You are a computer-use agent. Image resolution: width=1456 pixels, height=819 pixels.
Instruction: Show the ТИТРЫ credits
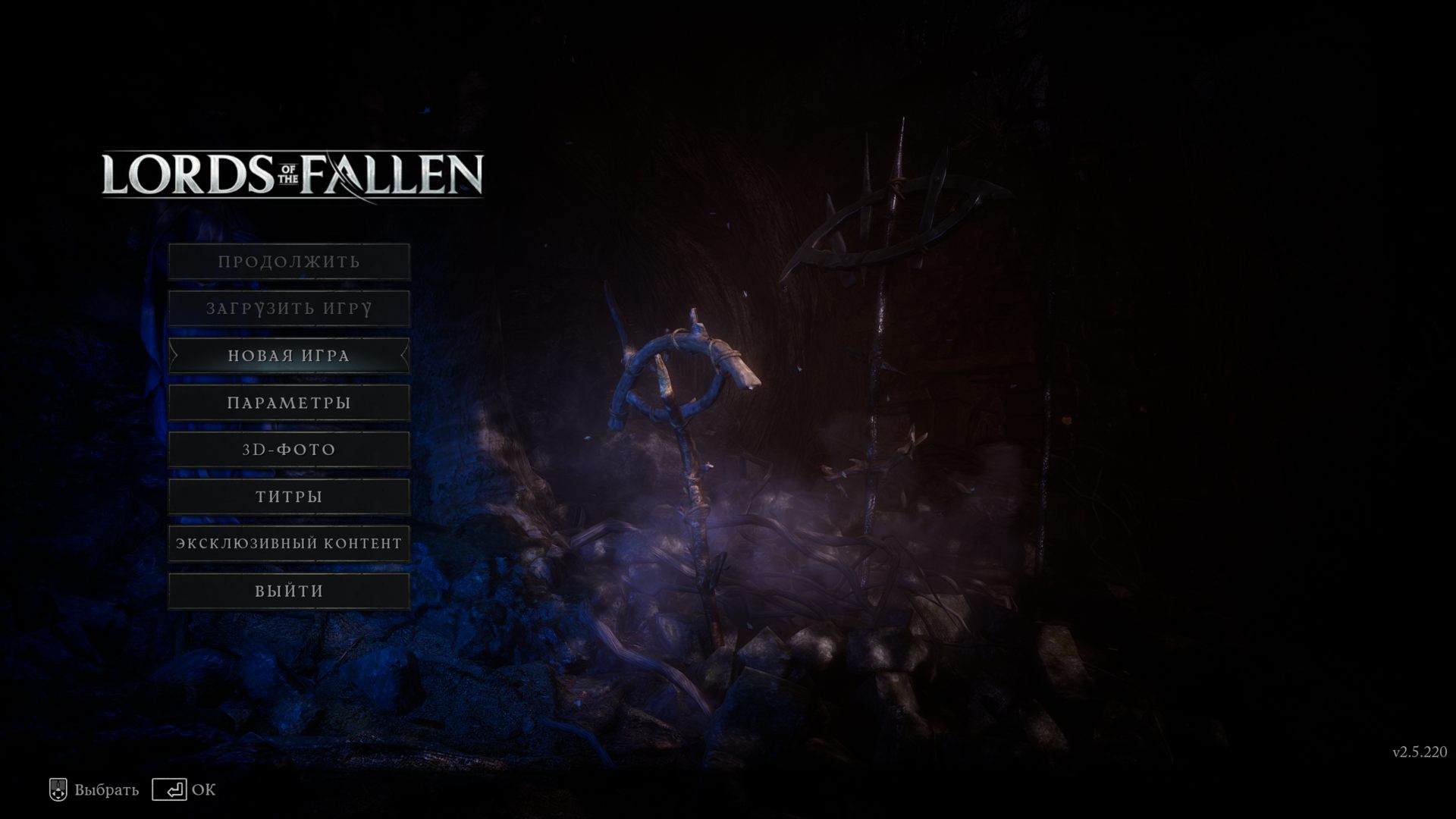pyautogui.click(x=289, y=497)
